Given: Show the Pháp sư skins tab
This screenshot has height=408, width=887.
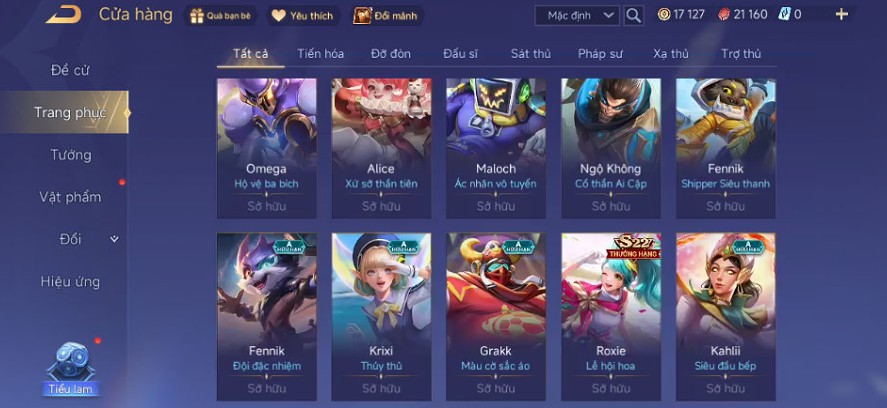Looking at the screenshot, I should [x=600, y=54].
